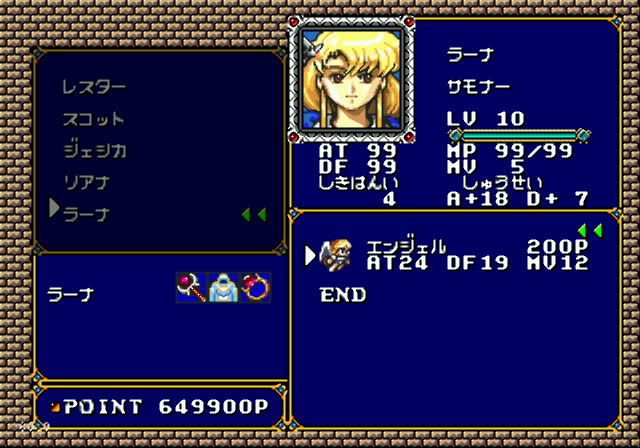Click the red-jewel ring equipment icon
This screenshot has height=448, width=640.
point(255,289)
